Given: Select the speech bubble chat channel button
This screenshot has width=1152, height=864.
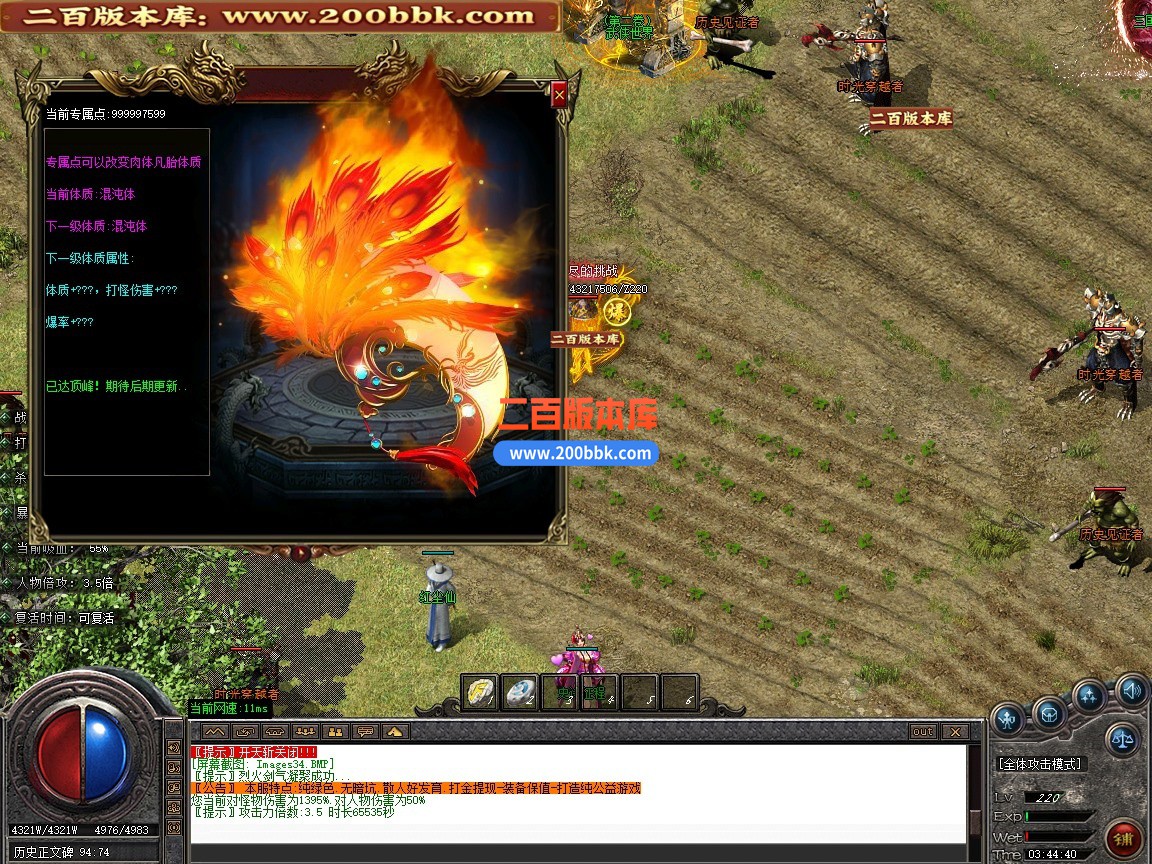Looking at the screenshot, I should [x=366, y=732].
